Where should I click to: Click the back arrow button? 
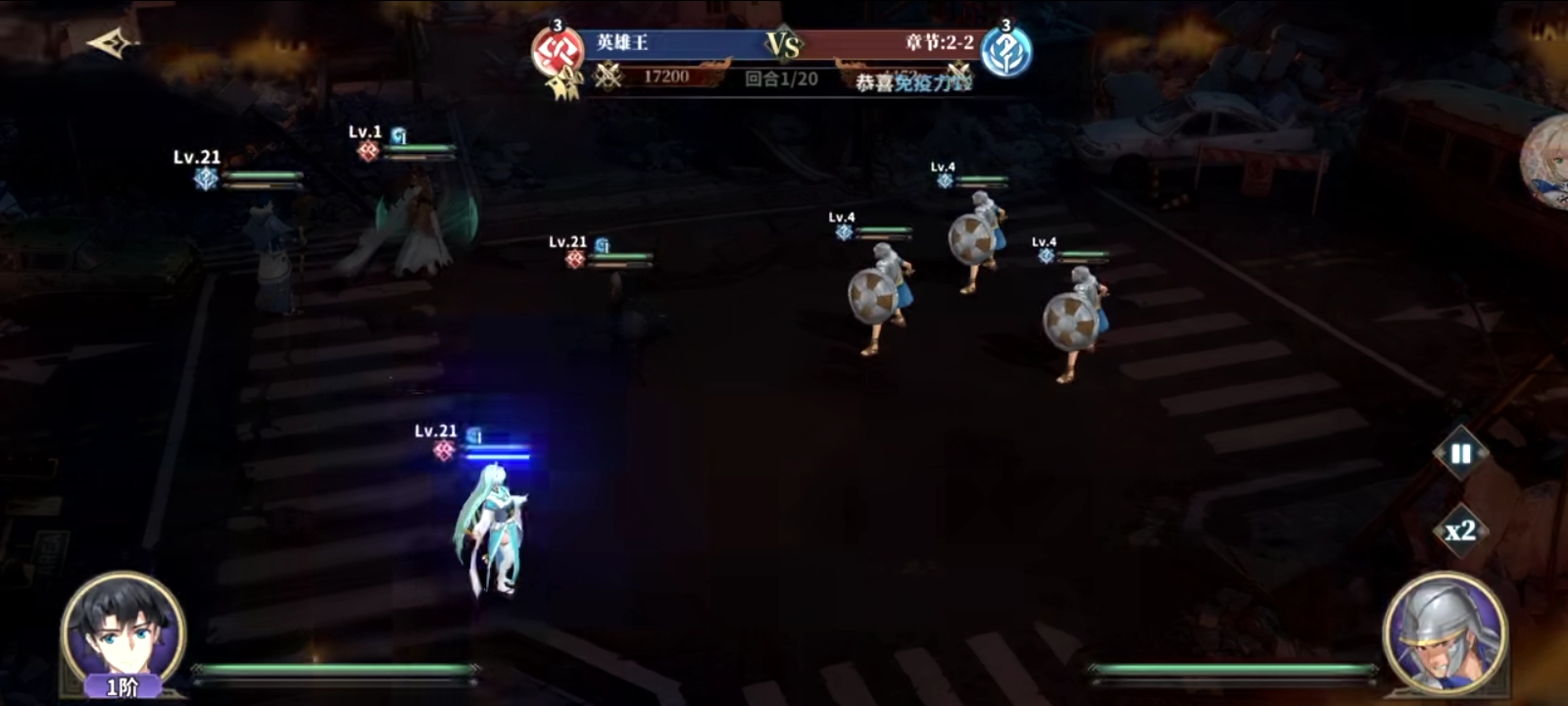[111, 43]
